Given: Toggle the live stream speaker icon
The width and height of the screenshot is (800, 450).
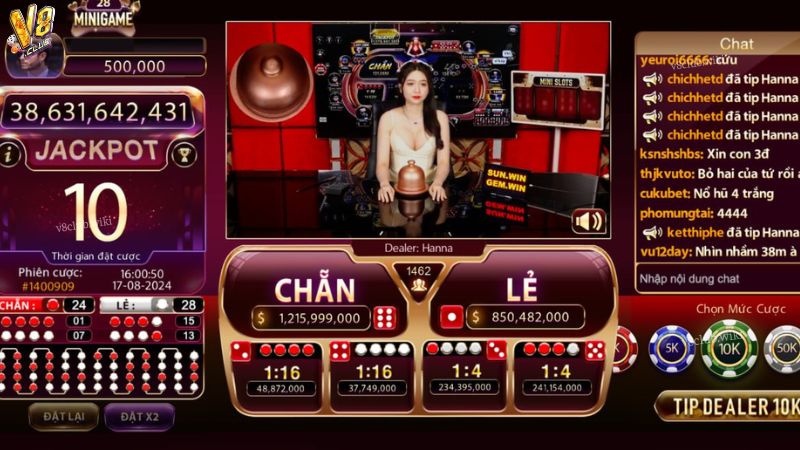Looking at the screenshot, I should (587, 221).
